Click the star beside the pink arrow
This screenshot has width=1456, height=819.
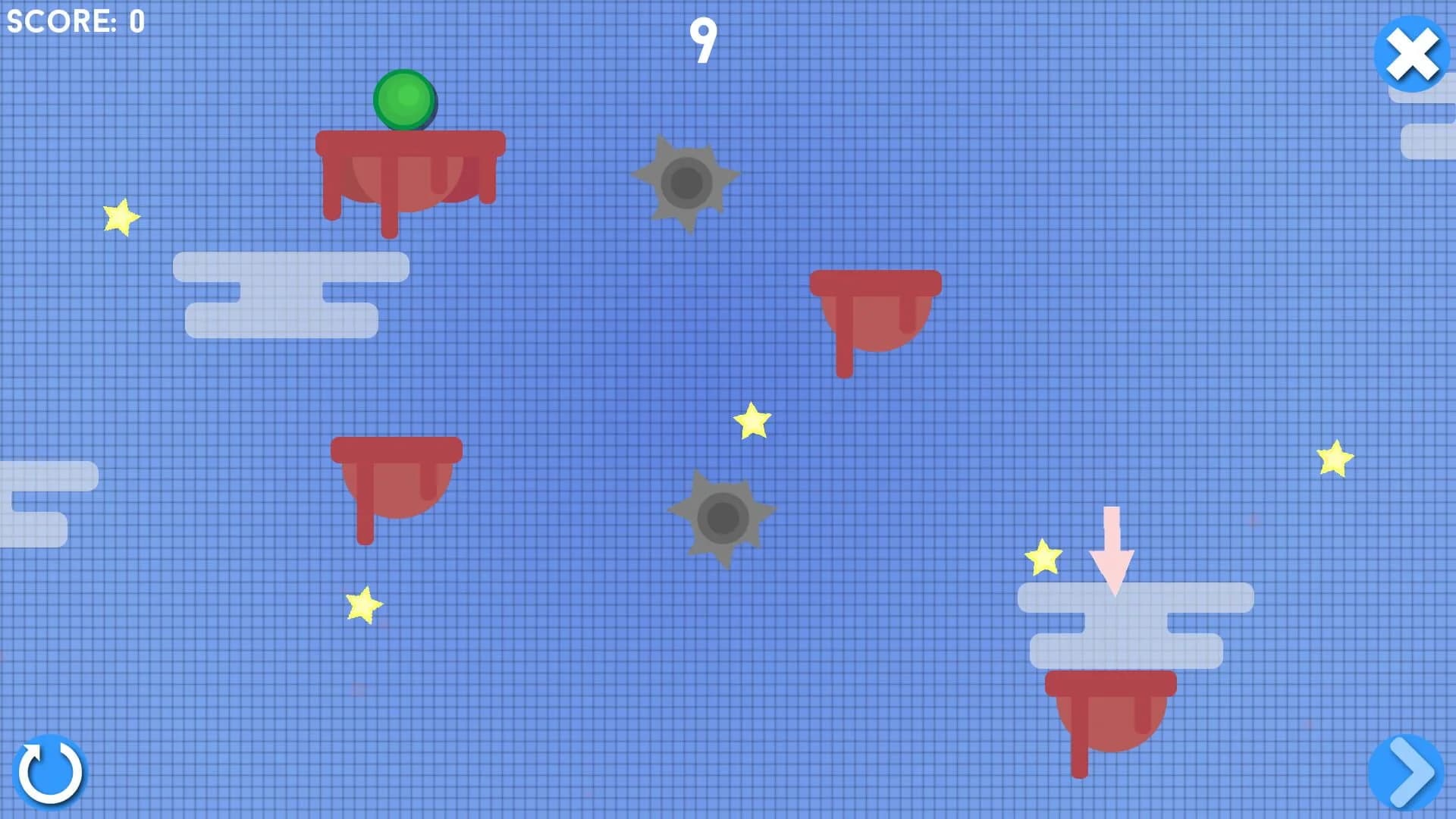point(1043,559)
